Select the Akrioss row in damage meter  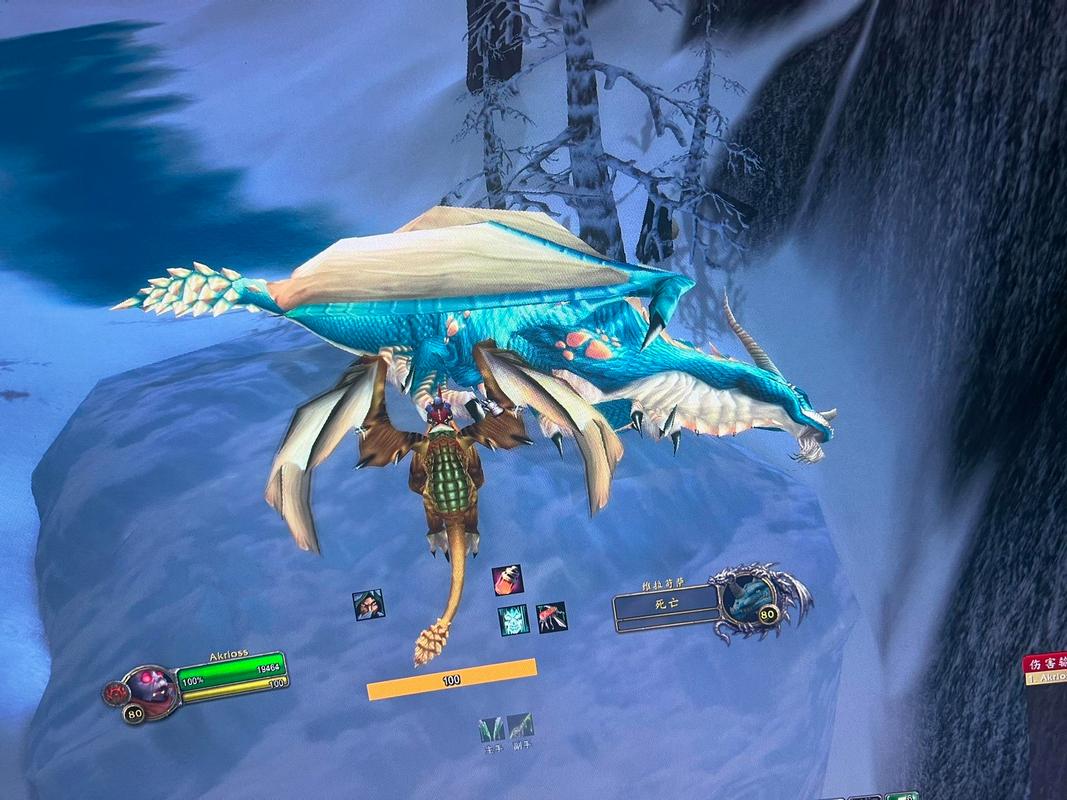[1046, 678]
